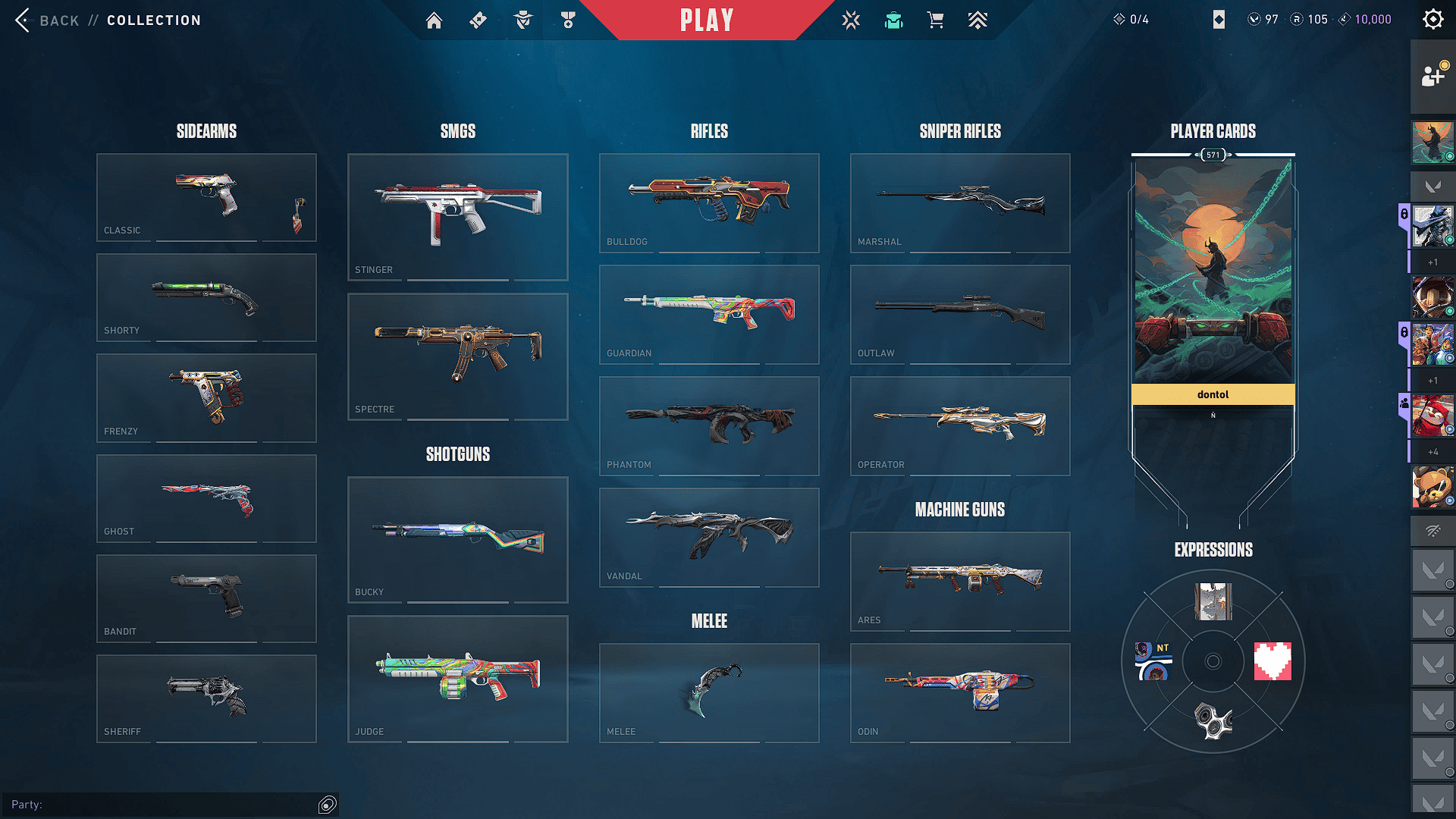1456x819 pixels.
Task: Open the settings gear
Action: (1432, 20)
